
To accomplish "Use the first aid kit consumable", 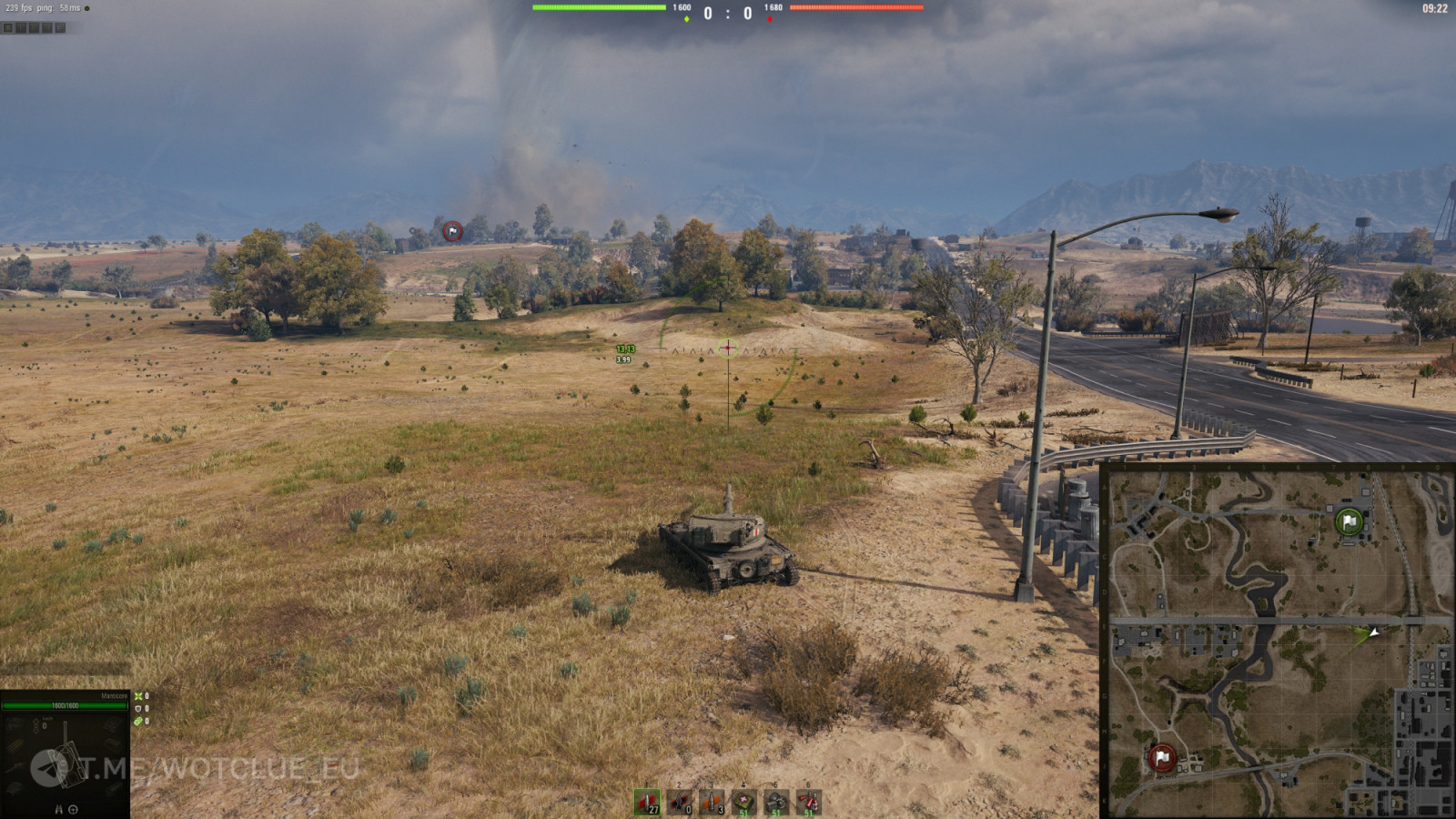I will pos(744,802).
